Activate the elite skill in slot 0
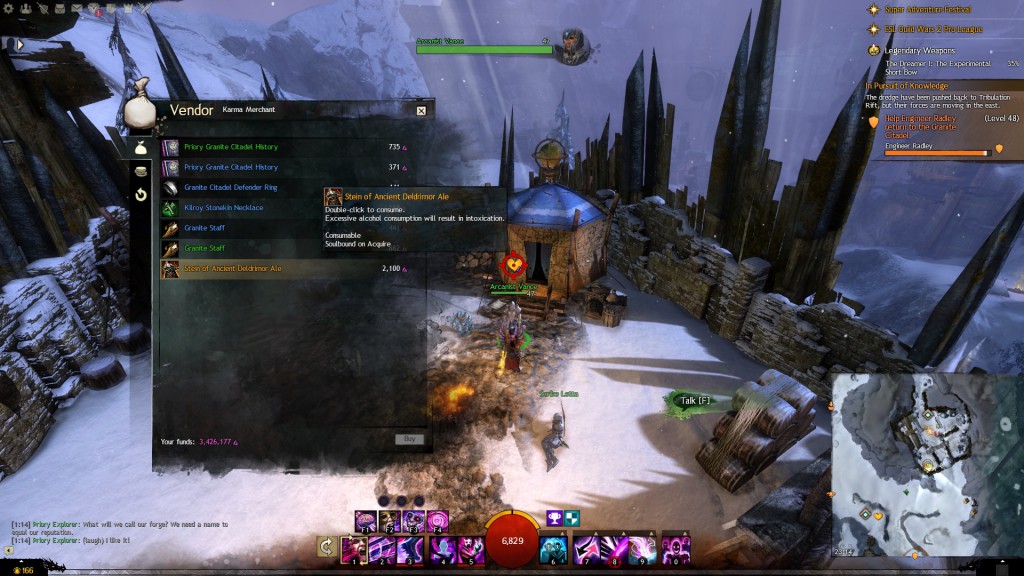Viewport: 1024px width, 576px height. (676, 549)
